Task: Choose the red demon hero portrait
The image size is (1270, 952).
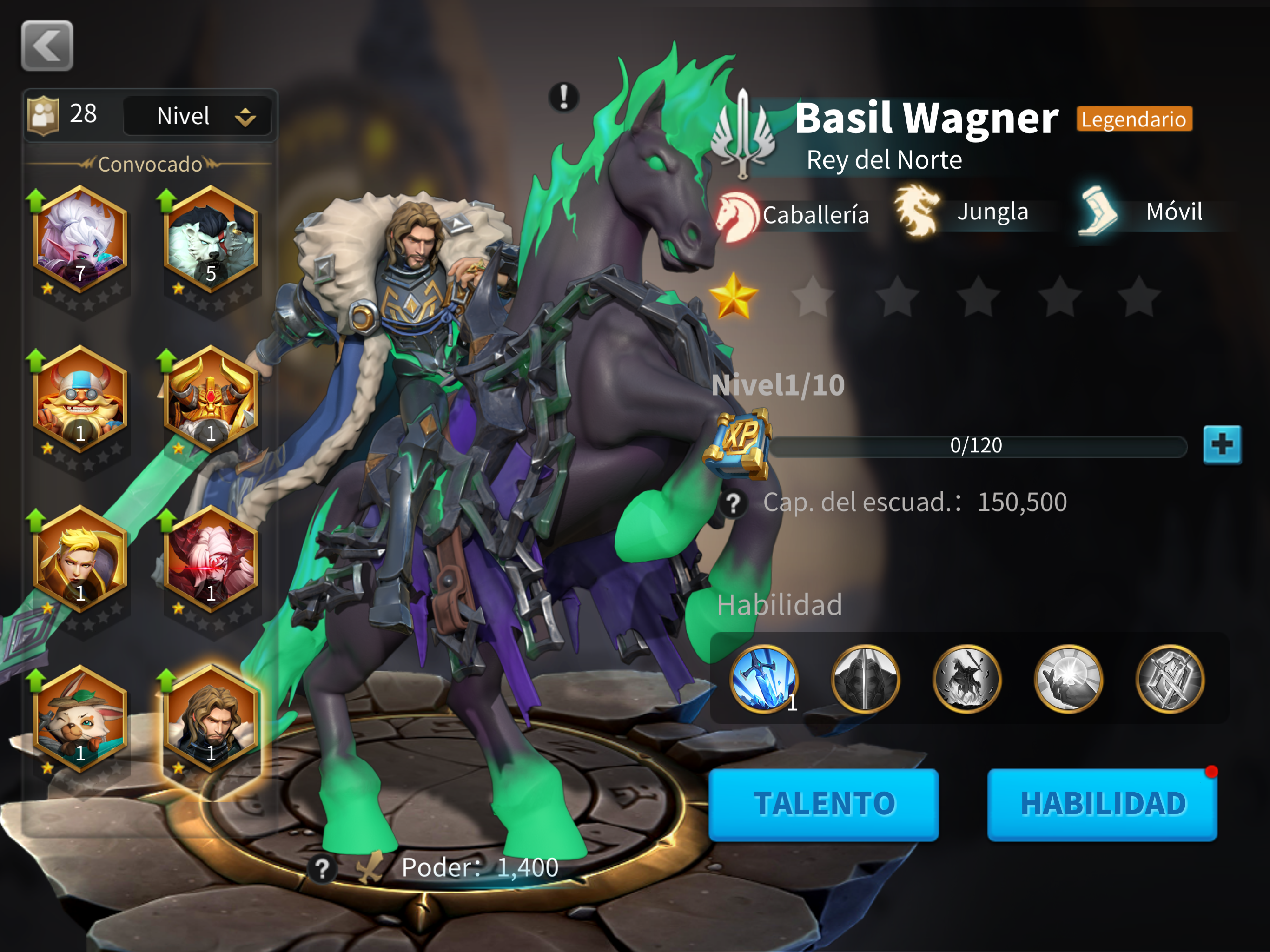Action: click(211, 560)
